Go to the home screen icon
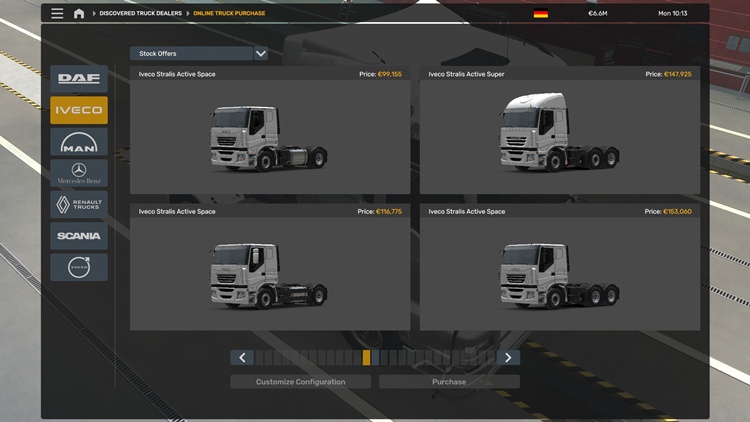 [x=79, y=14]
